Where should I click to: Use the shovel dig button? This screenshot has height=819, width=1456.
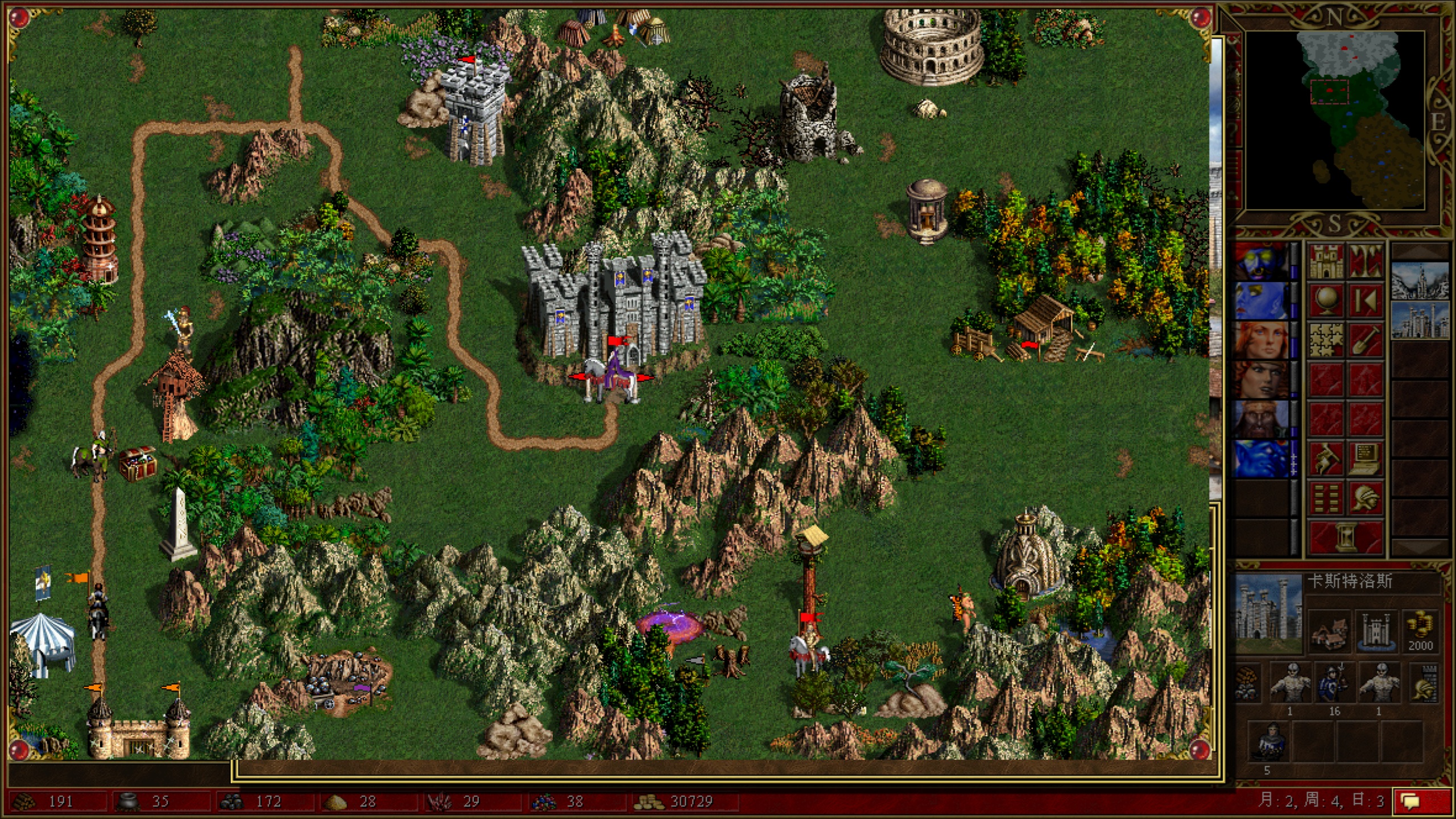(x=1366, y=340)
